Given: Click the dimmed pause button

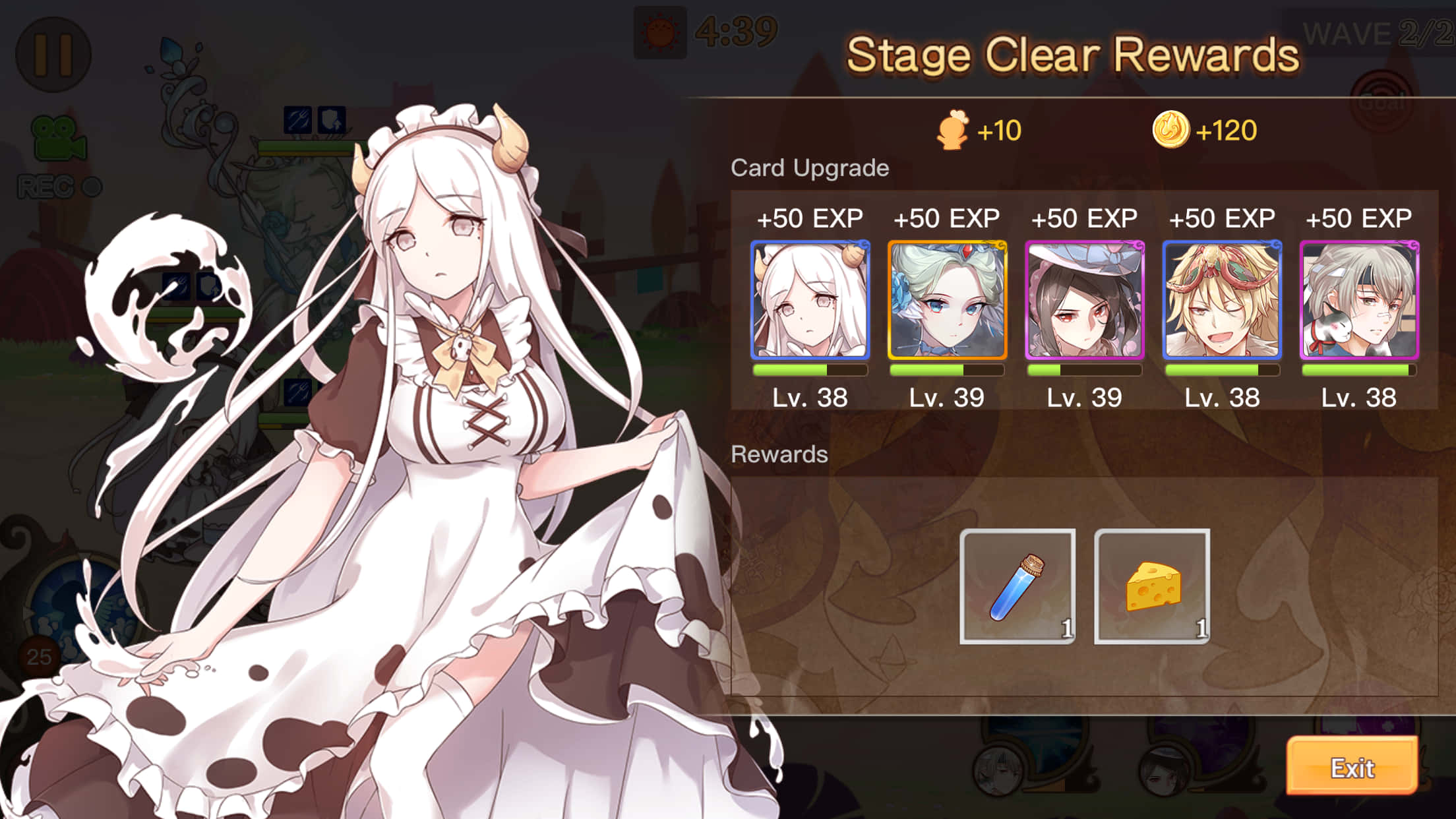Looking at the screenshot, I should pos(53,54).
